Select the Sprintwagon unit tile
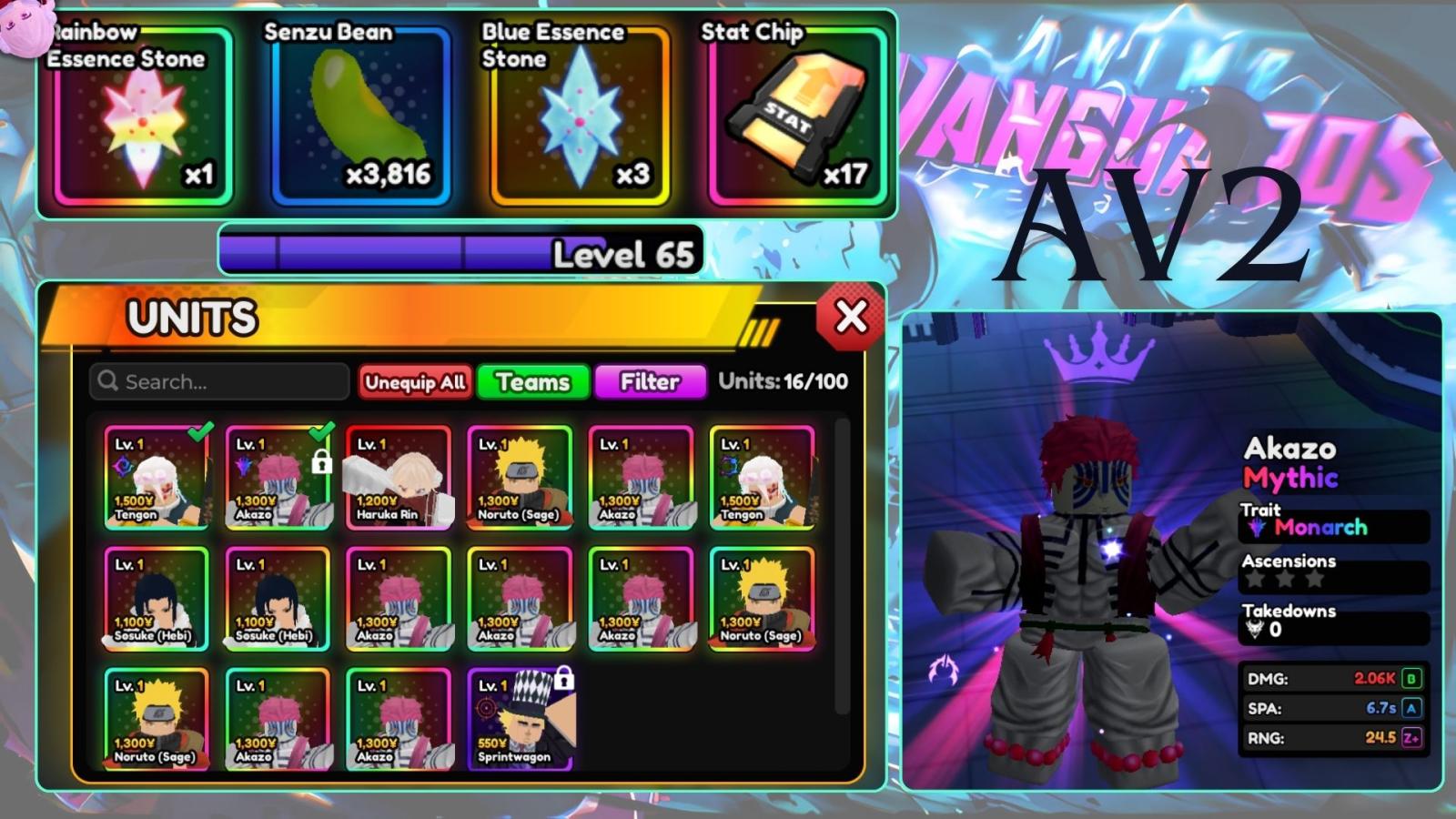 520,720
